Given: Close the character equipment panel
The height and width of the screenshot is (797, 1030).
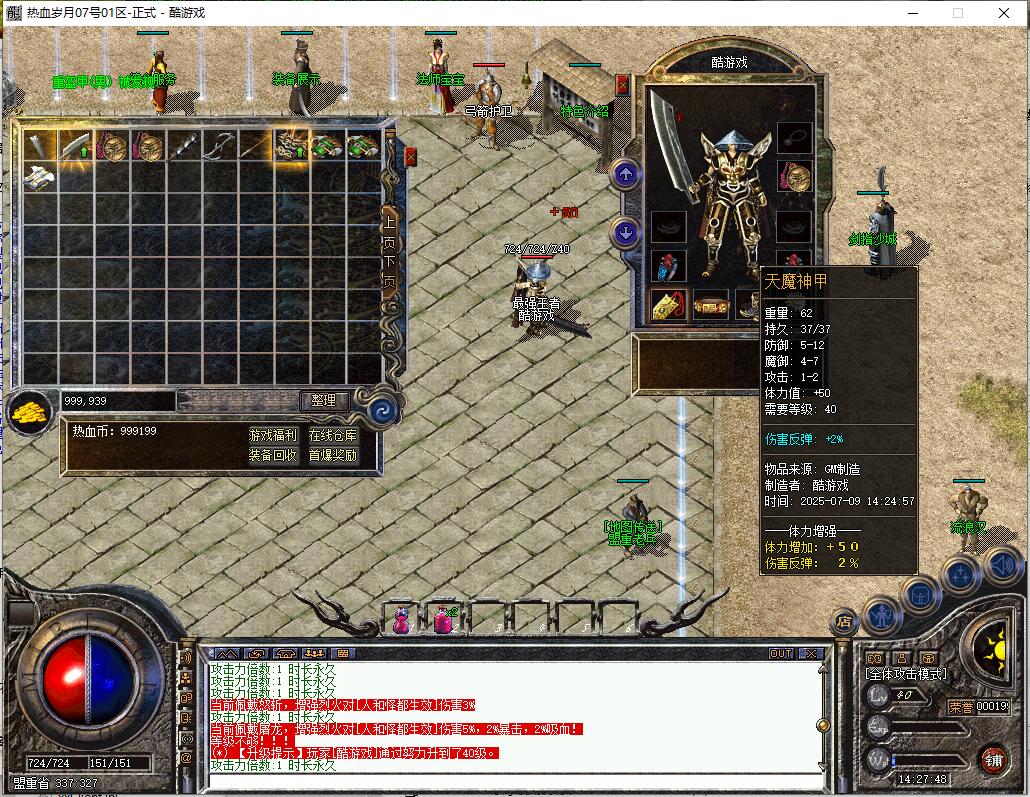Looking at the screenshot, I should [623, 85].
